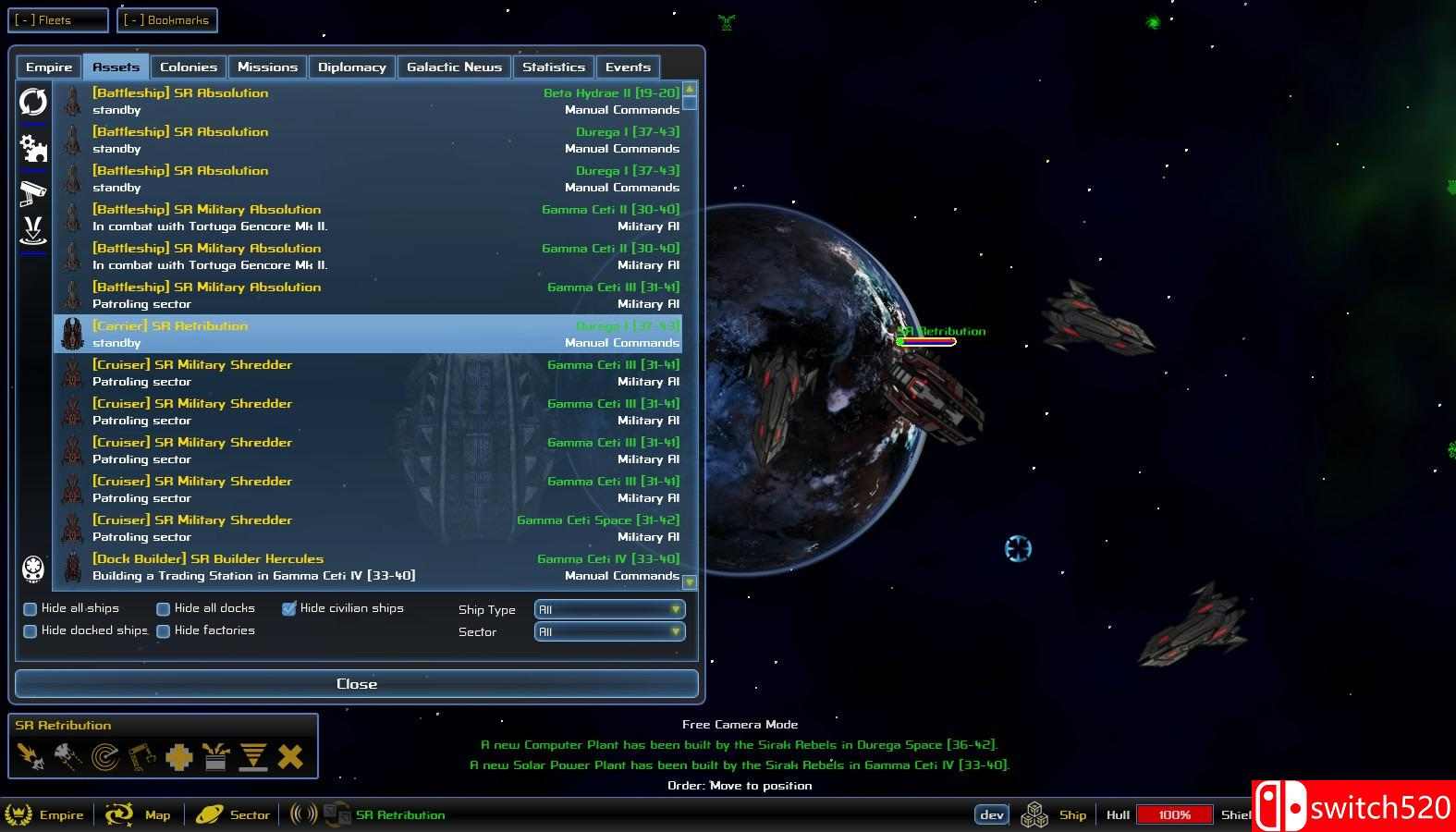This screenshot has height=832, width=1456.
Task: Open the target/scan command icon for SR Retribution
Action: click(104, 756)
